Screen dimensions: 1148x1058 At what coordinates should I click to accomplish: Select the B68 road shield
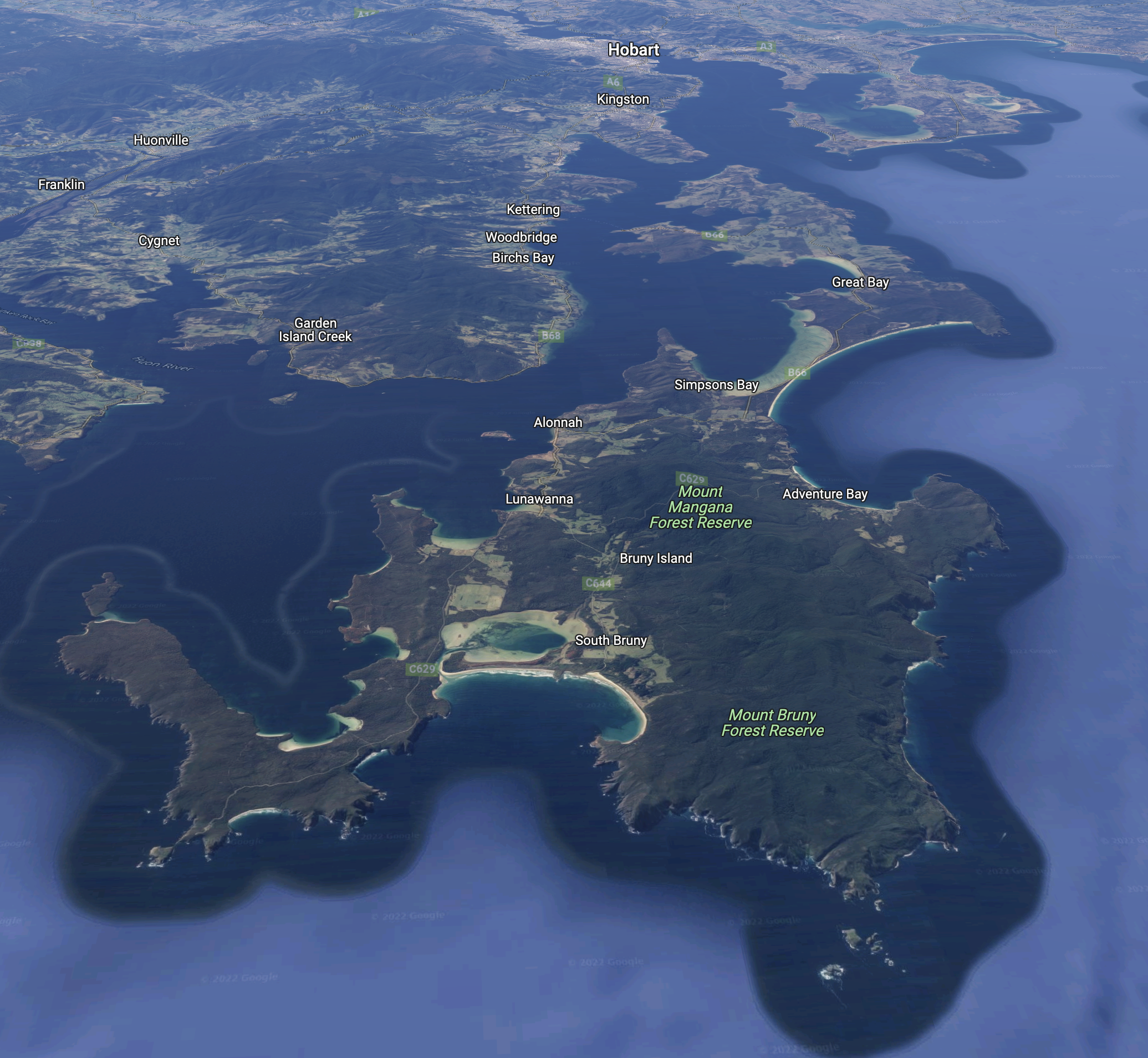point(551,335)
